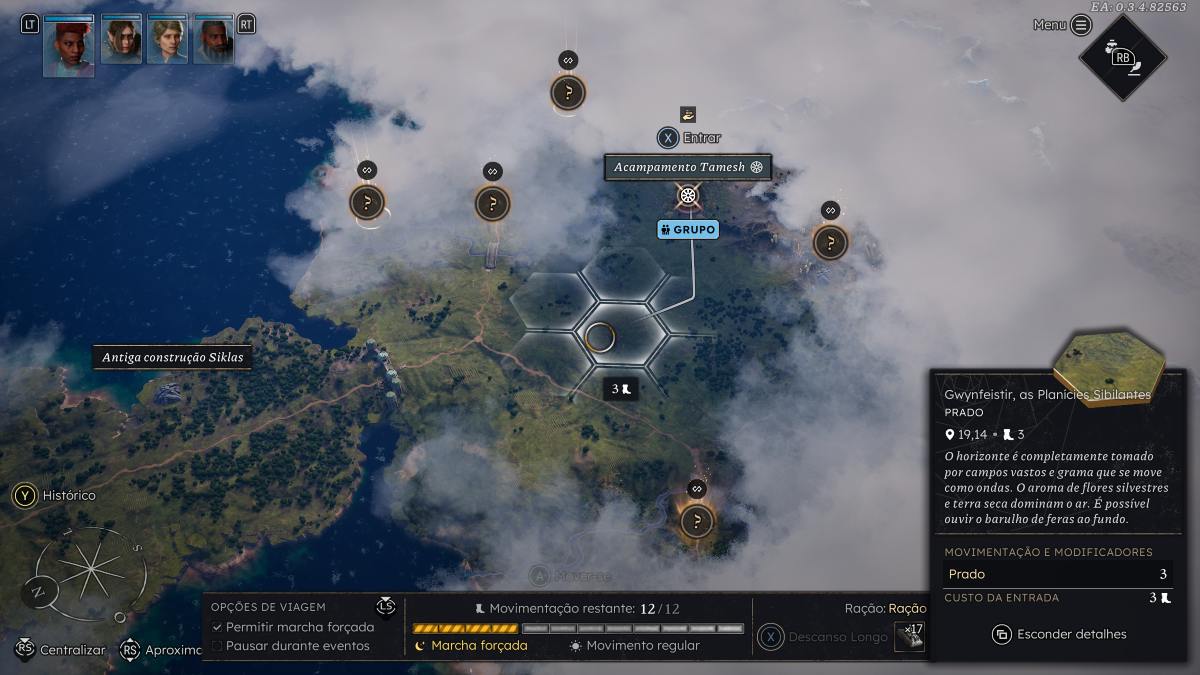This screenshot has width=1200, height=675.
Task: Select the ration item slot showing x17
Action: pyautogui.click(x=908, y=636)
